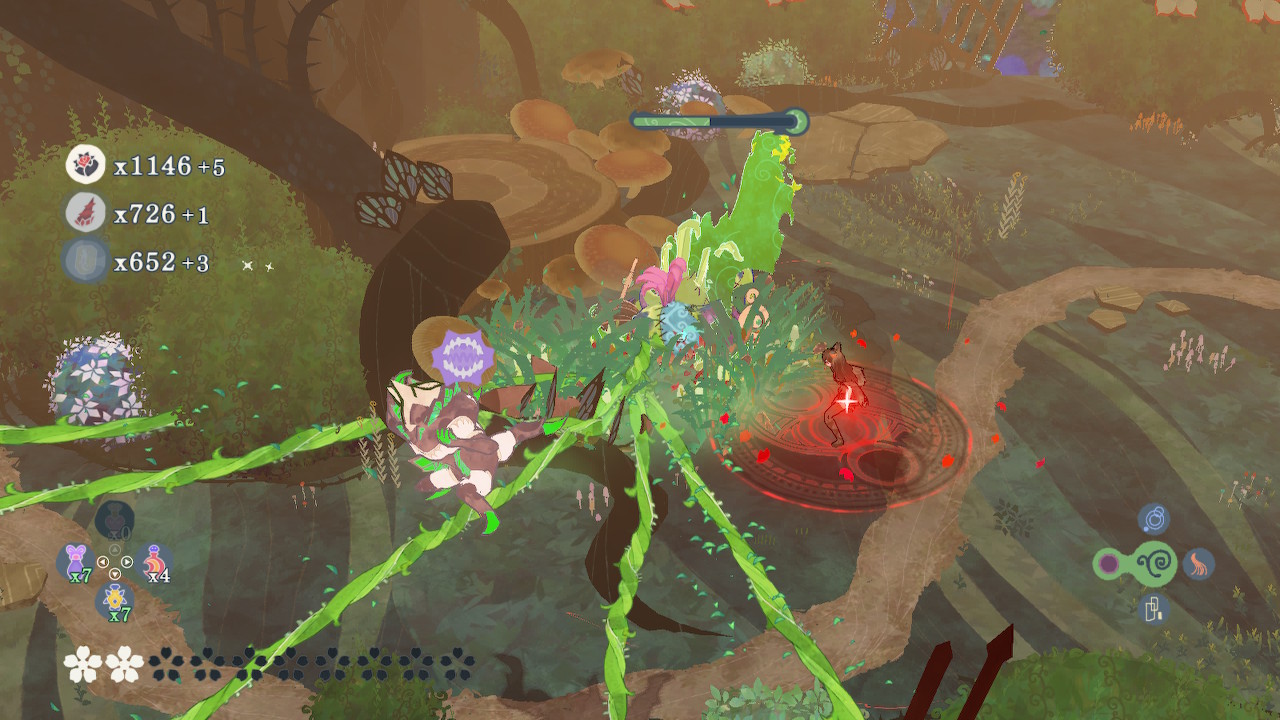Trigger the green spiral vine ability
The height and width of the screenshot is (720, 1280).
pyautogui.click(x=1154, y=564)
